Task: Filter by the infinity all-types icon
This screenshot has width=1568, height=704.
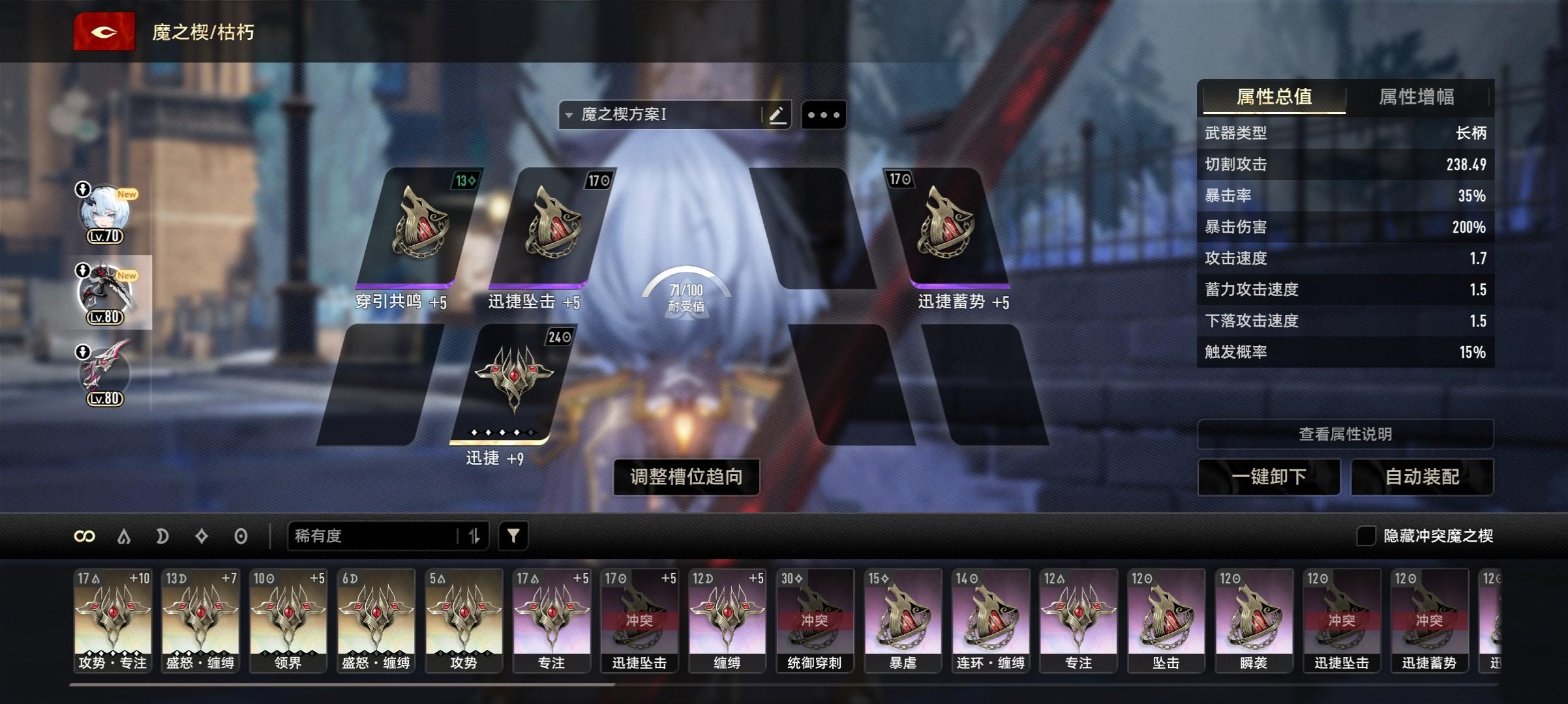Action: coord(85,536)
